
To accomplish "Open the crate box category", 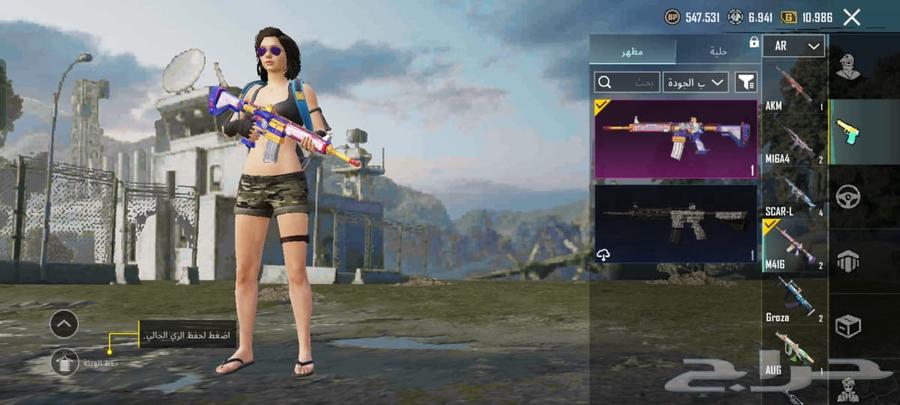I will tap(849, 325).
